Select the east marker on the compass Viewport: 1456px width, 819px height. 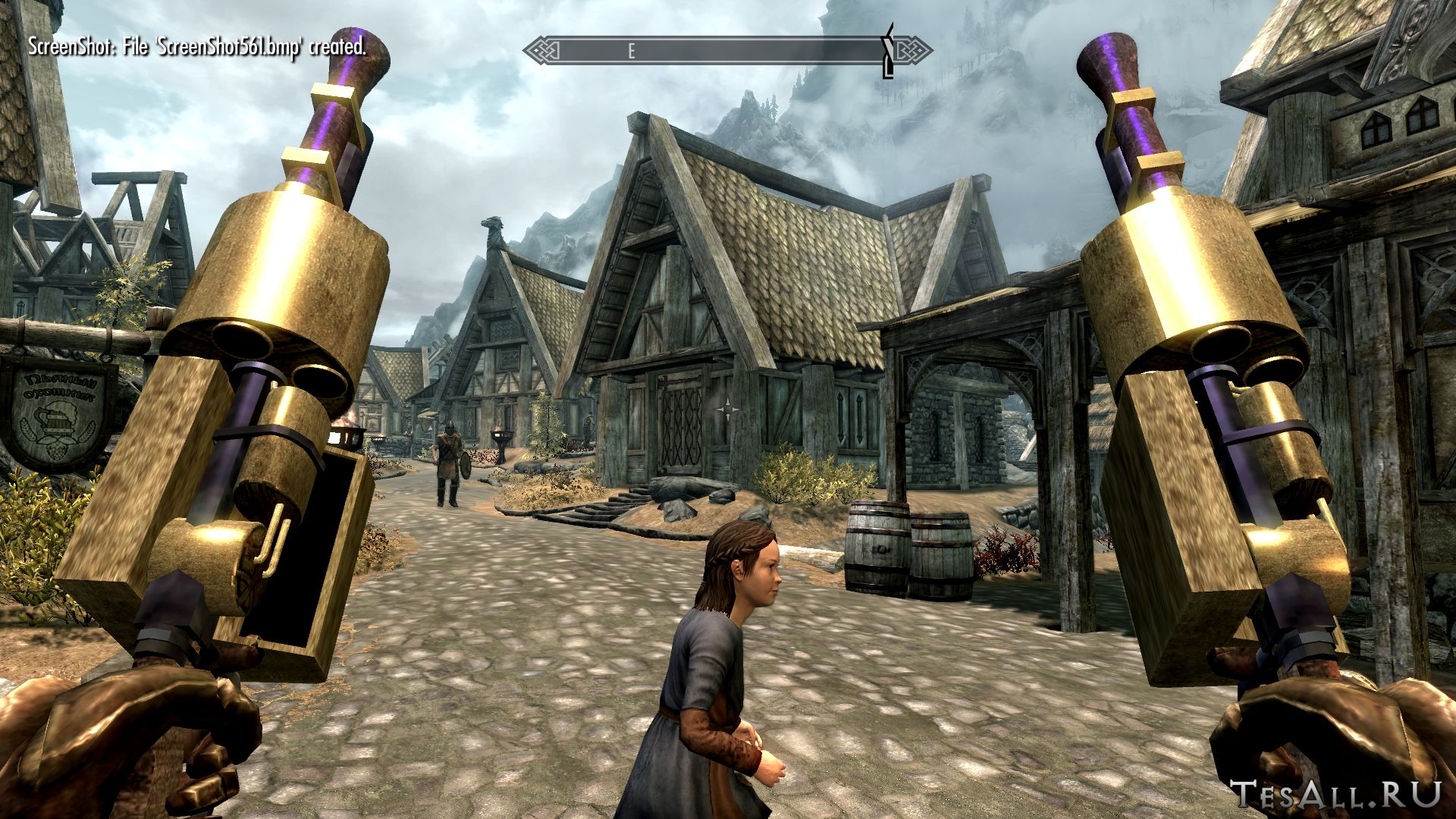[630, 51]
